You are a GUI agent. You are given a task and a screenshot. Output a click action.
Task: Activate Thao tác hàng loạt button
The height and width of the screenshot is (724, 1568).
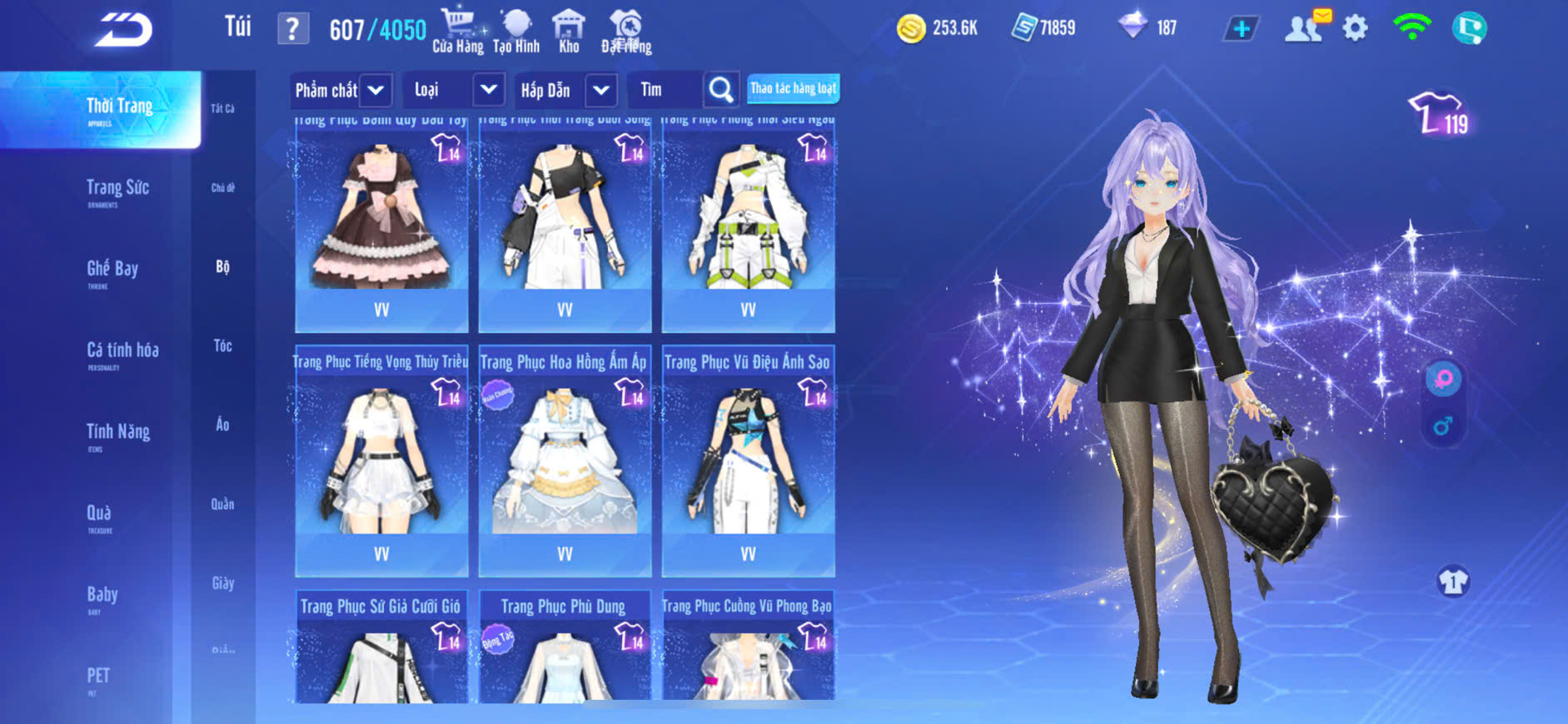click(793, 88)
